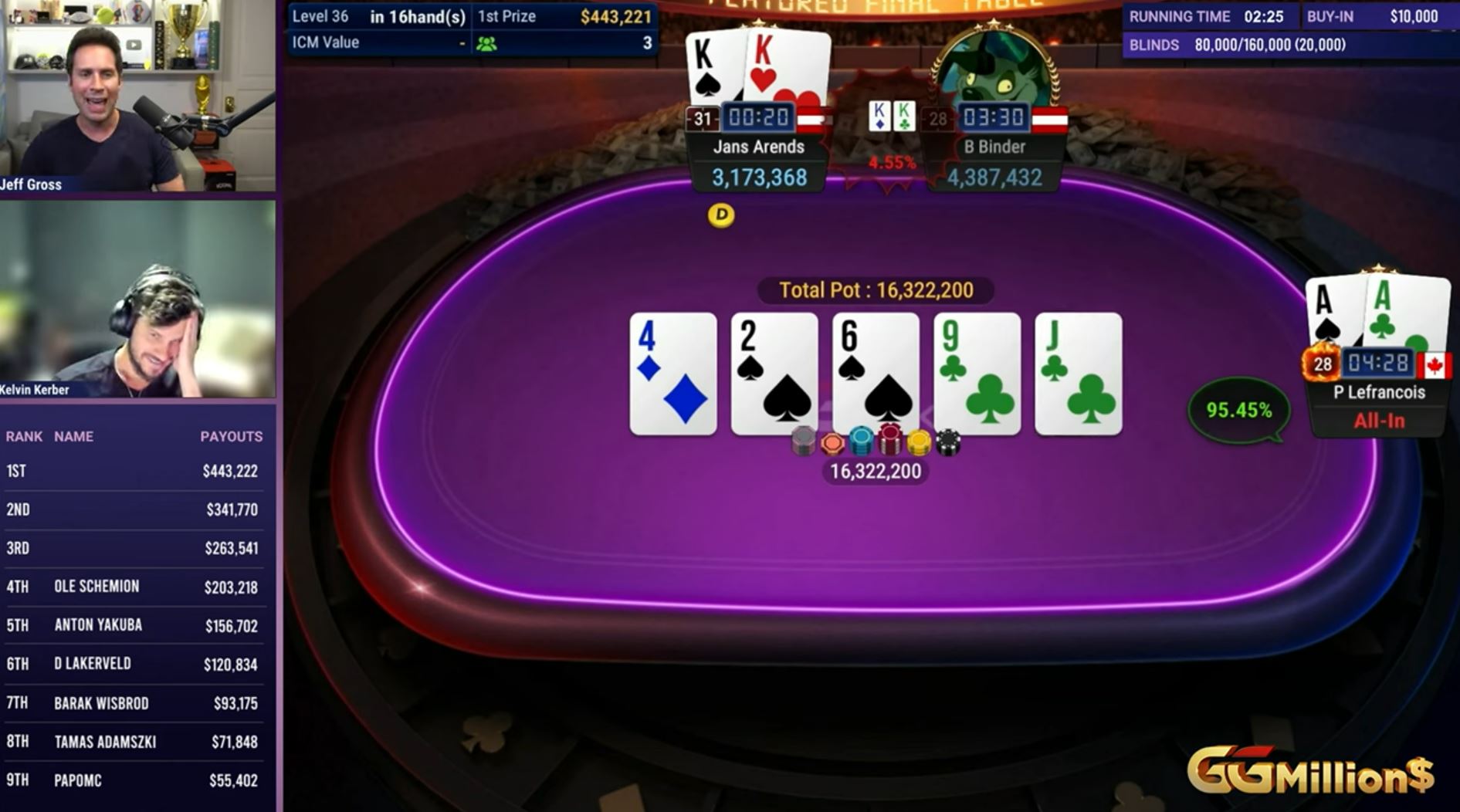This screenshot has width=1460, height=812.
Task: Click the yellow dealer button chip
Action: click(721, 215)
